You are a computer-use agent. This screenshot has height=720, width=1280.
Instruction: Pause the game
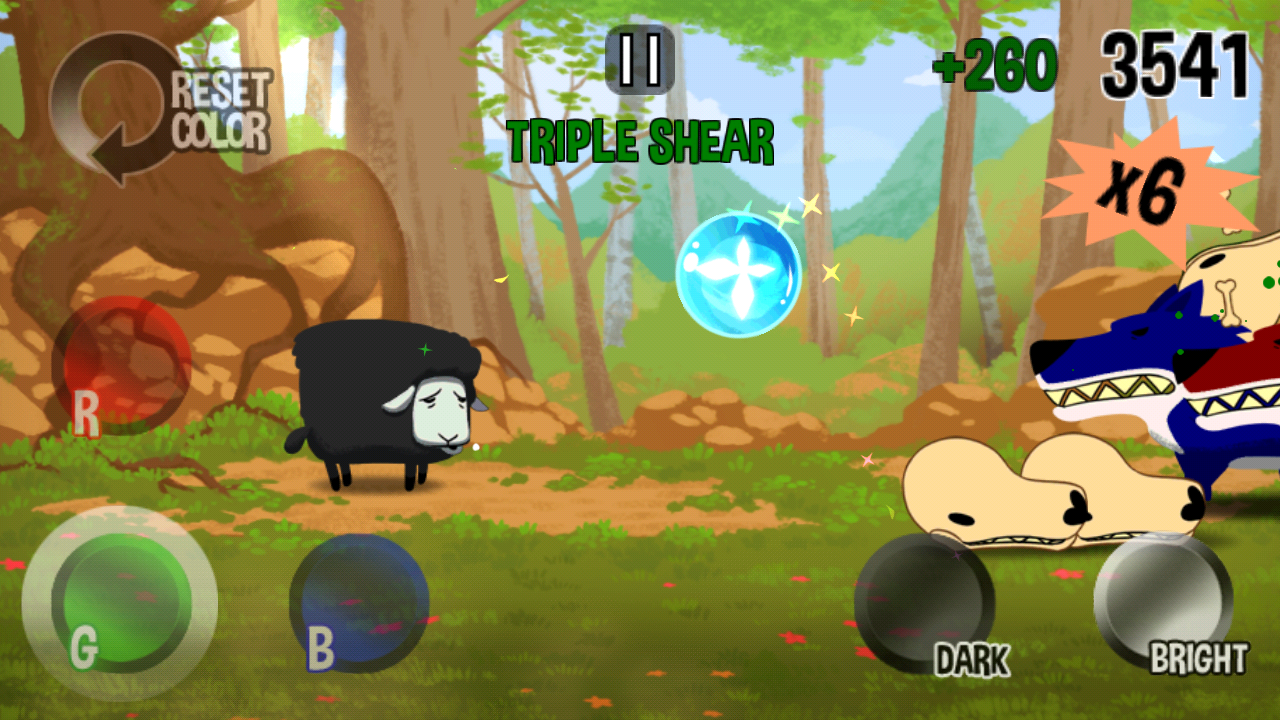point(640,59)
